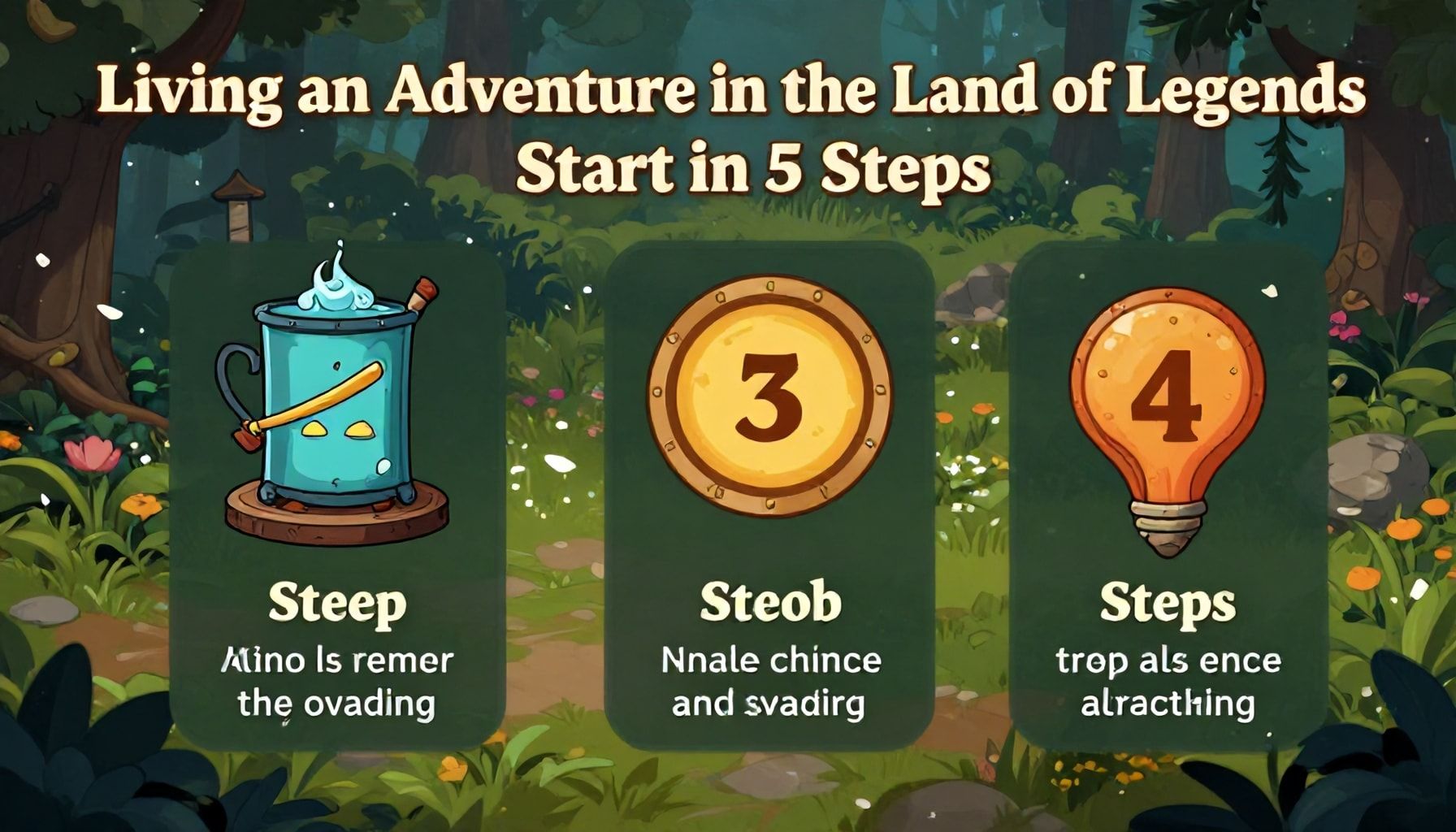
Task: Choose the Steob card showing the number 3 coin
Action: point(769,496)
